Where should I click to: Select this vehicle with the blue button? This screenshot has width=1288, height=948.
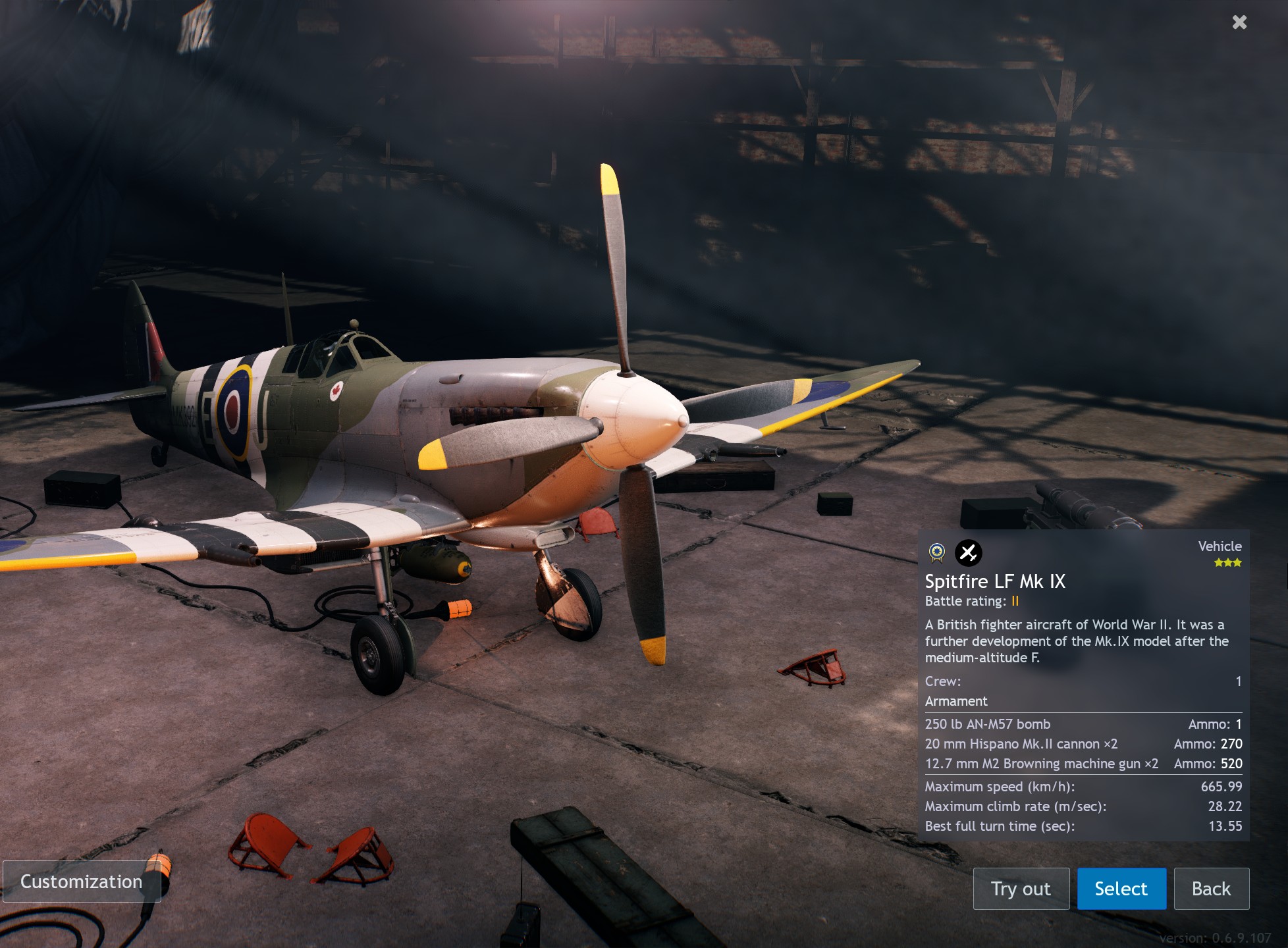[x=1121, y=889]
